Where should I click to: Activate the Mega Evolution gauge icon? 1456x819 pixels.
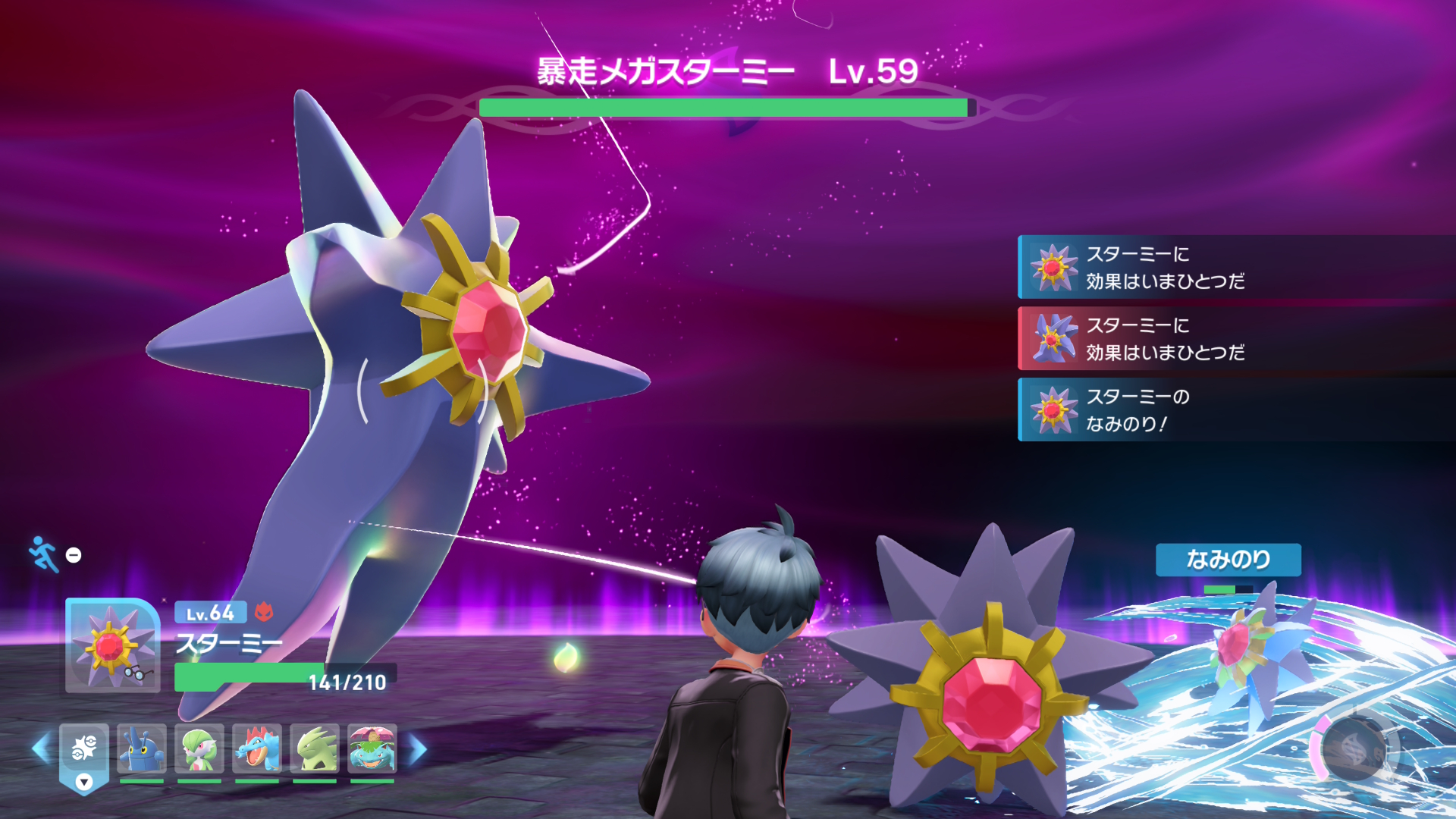1355,749
